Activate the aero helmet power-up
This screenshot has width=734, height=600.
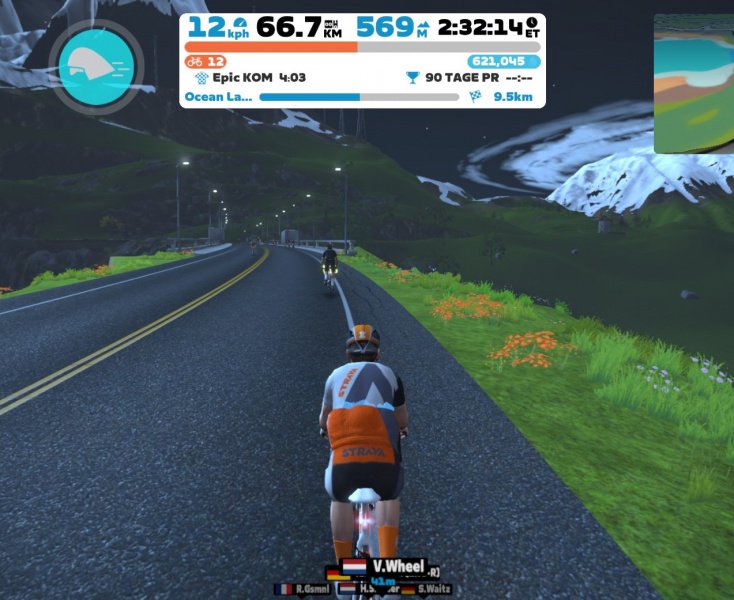click(x=96, y=66)
